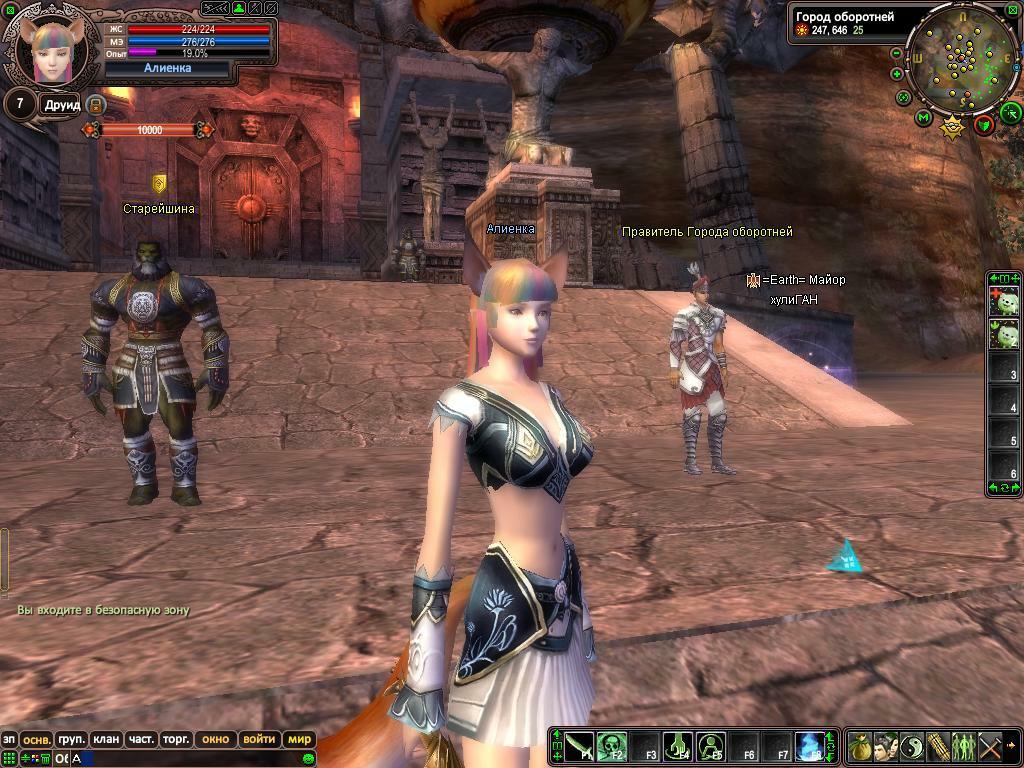Screen dimensions: 1024x768
Task: Activate the blue flame skill in F8
Action: 809,746
